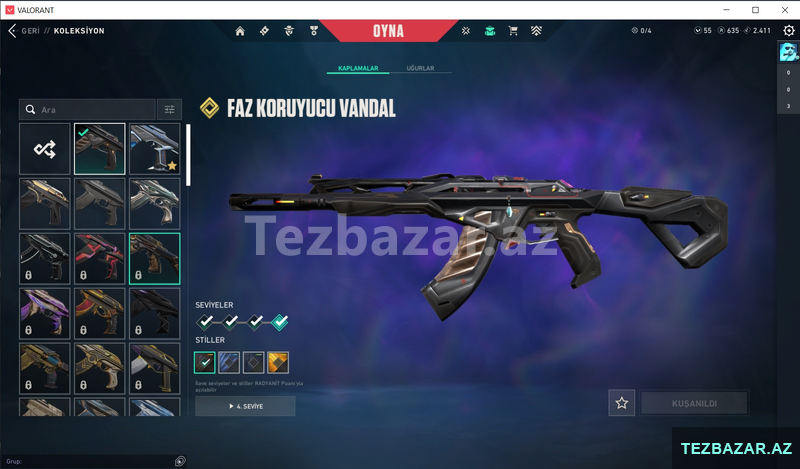Start a match with the OYNA button
The width and height of the screenshot is (800, 469).
(387, 30)
